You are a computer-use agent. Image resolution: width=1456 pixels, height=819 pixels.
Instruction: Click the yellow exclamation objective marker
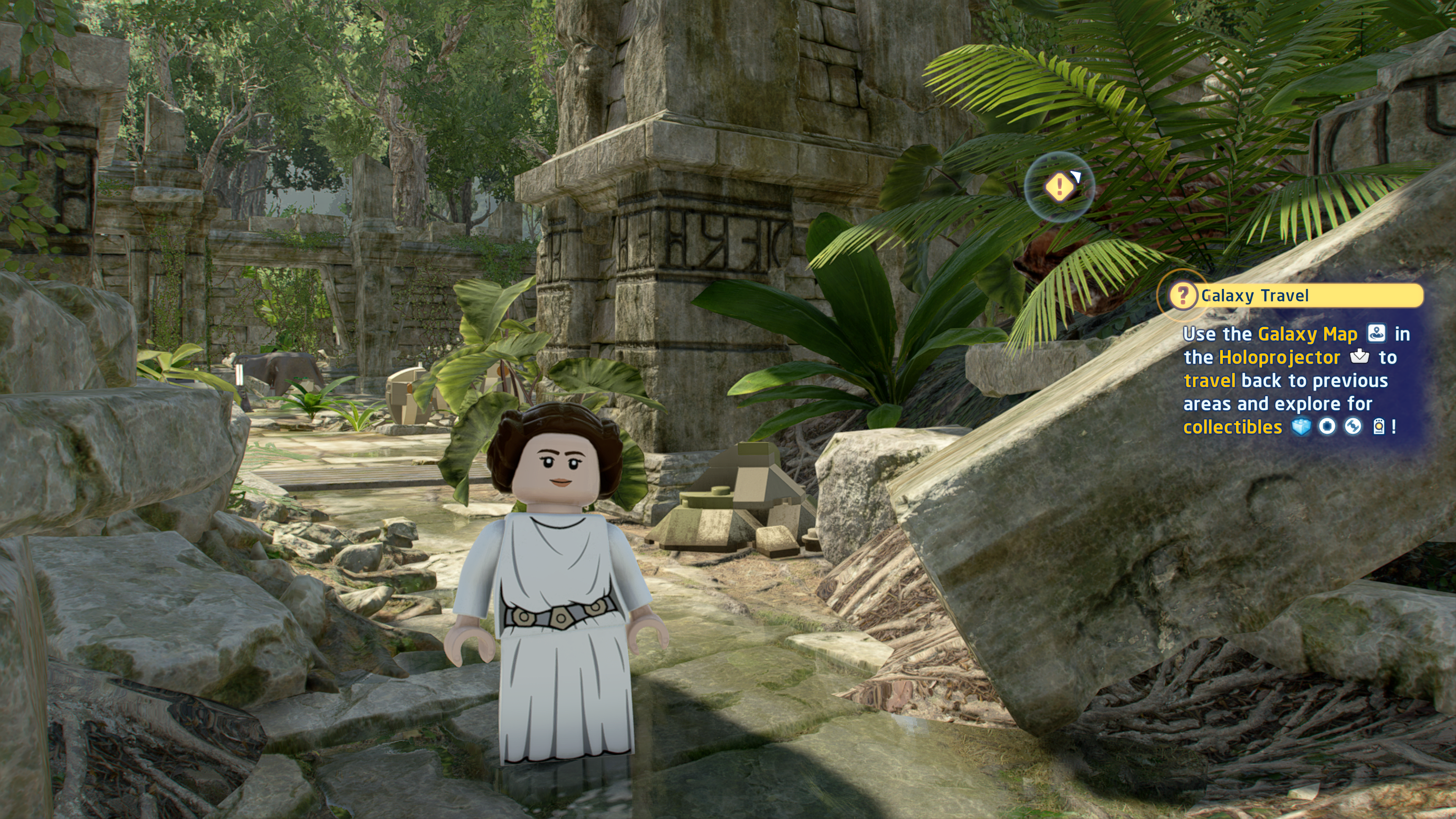pyautogui.click(x=1059, y=187)
